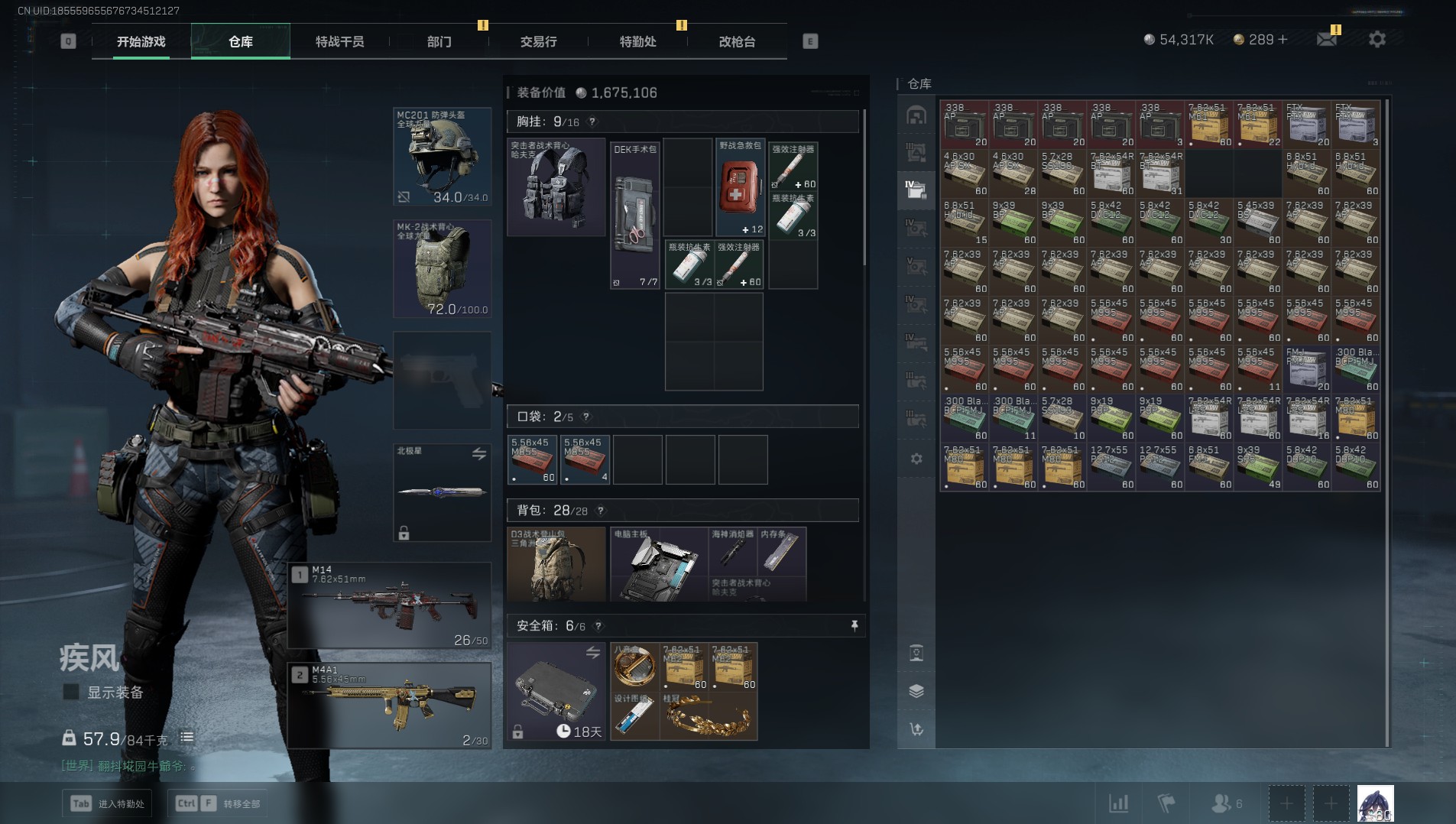This screenshot has width=1456, height=824.
Task: Select the 野战急救包 first aid kit
Action: (740, 187)
